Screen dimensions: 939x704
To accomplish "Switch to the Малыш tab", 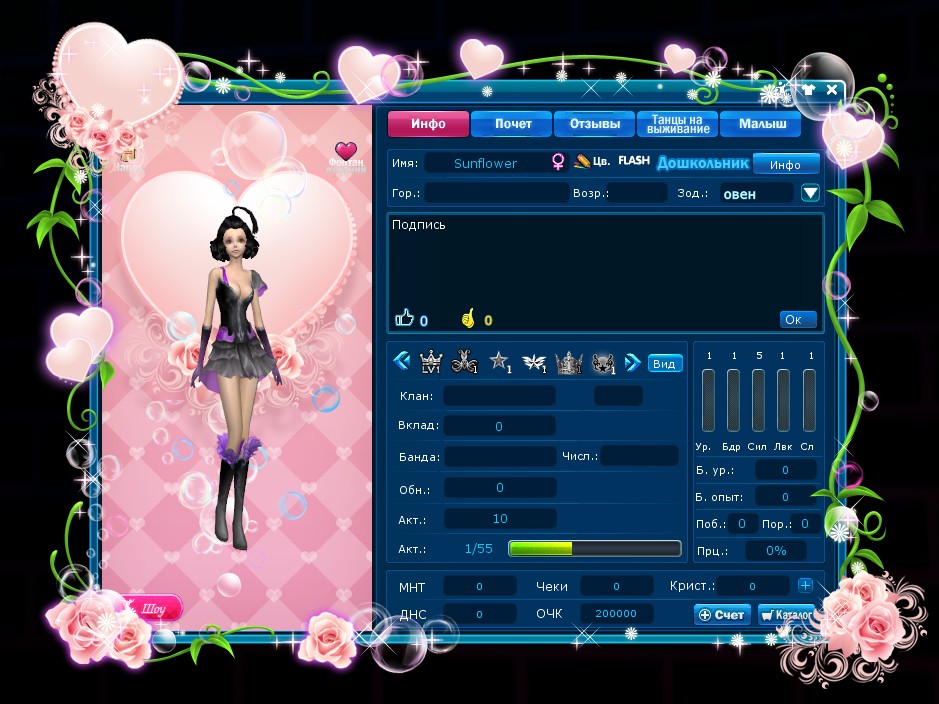I will tap(761, 125).
